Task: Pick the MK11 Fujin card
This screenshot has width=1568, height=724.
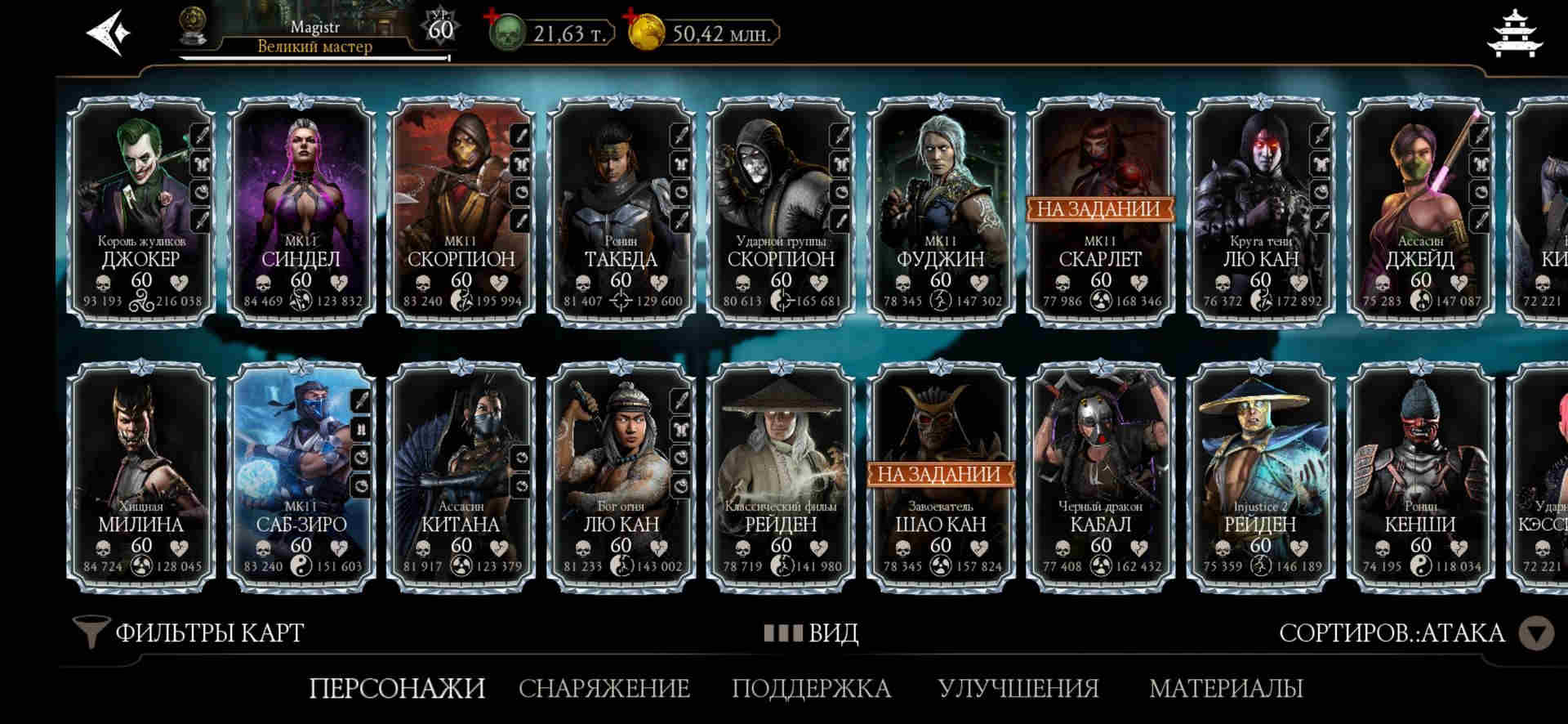Action: (x=940, y=211)
